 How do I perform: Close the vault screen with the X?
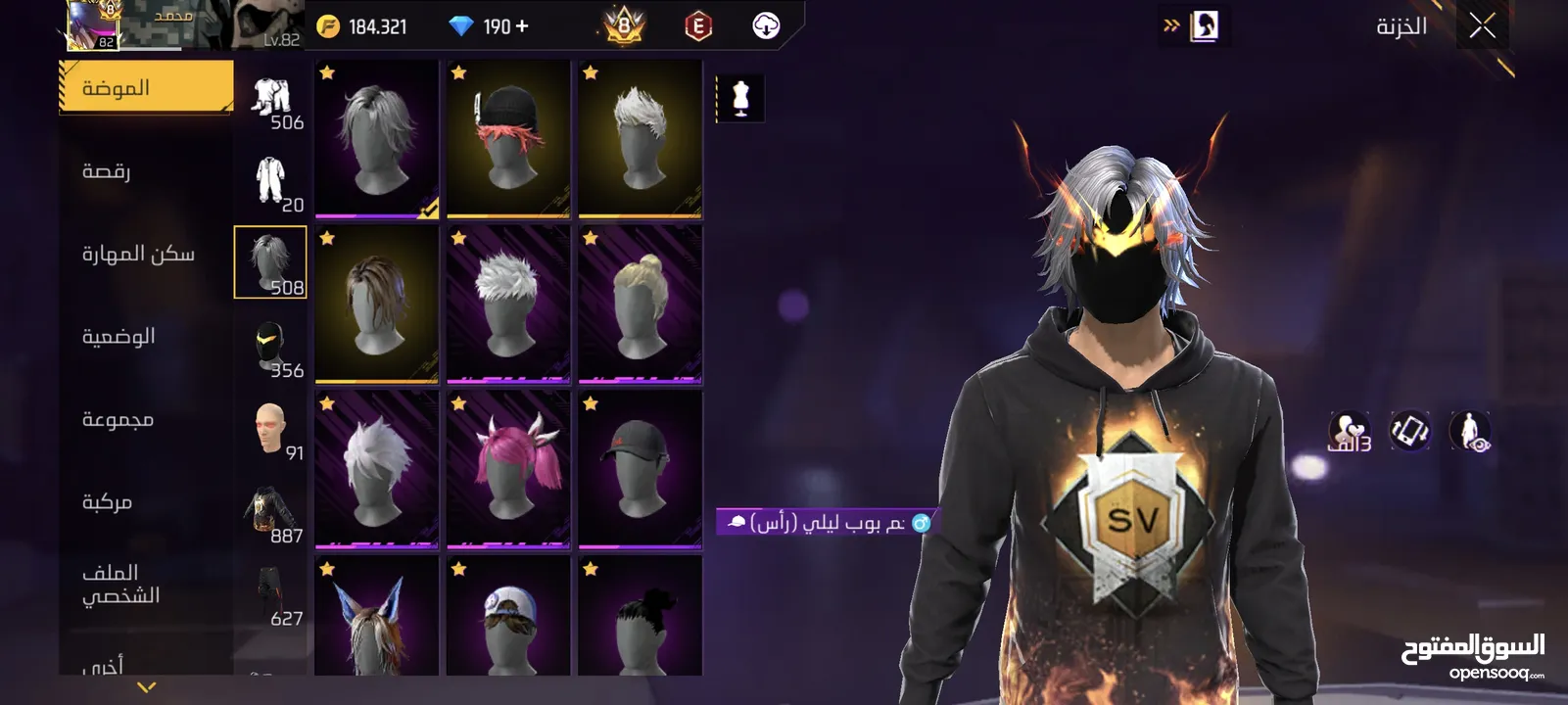pos(1482,26)
